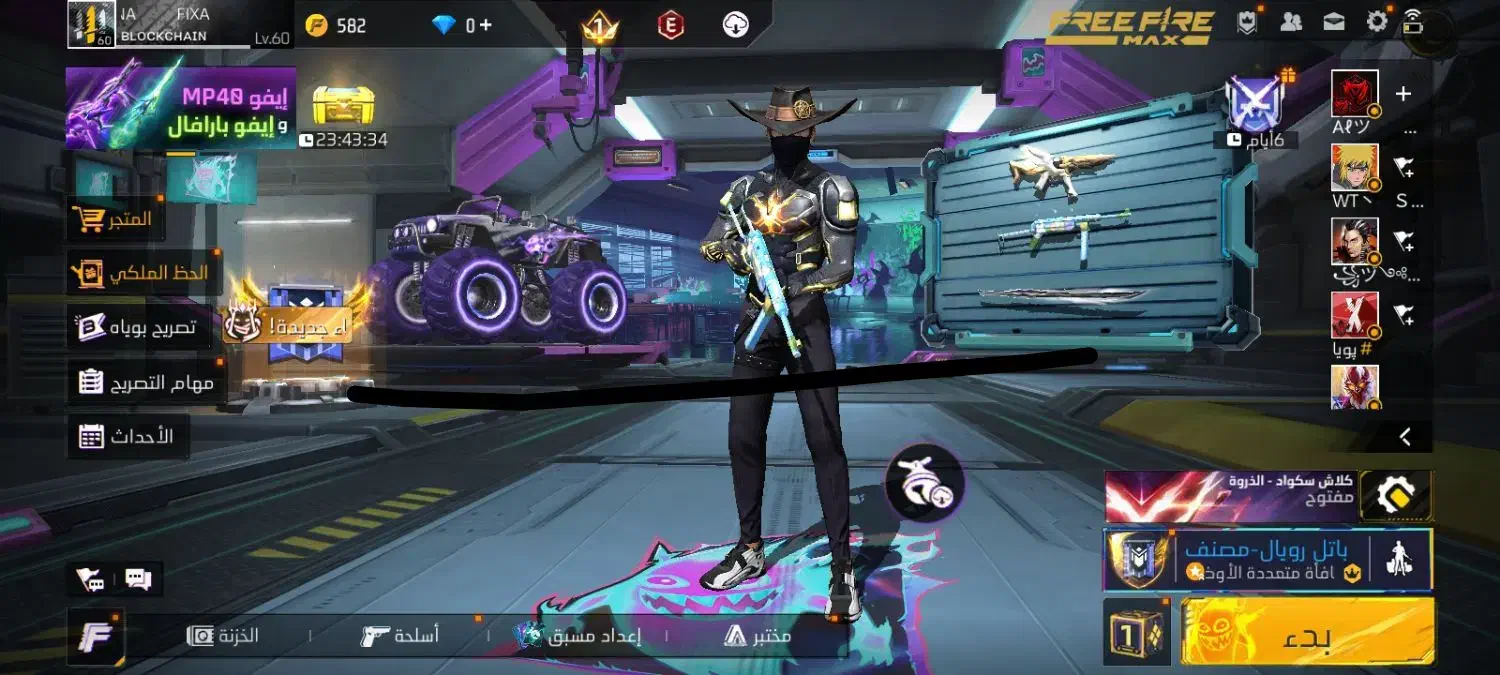Open the golden chest with countdown timer
Screen dimensions: 1500x675
coord(344,106)
